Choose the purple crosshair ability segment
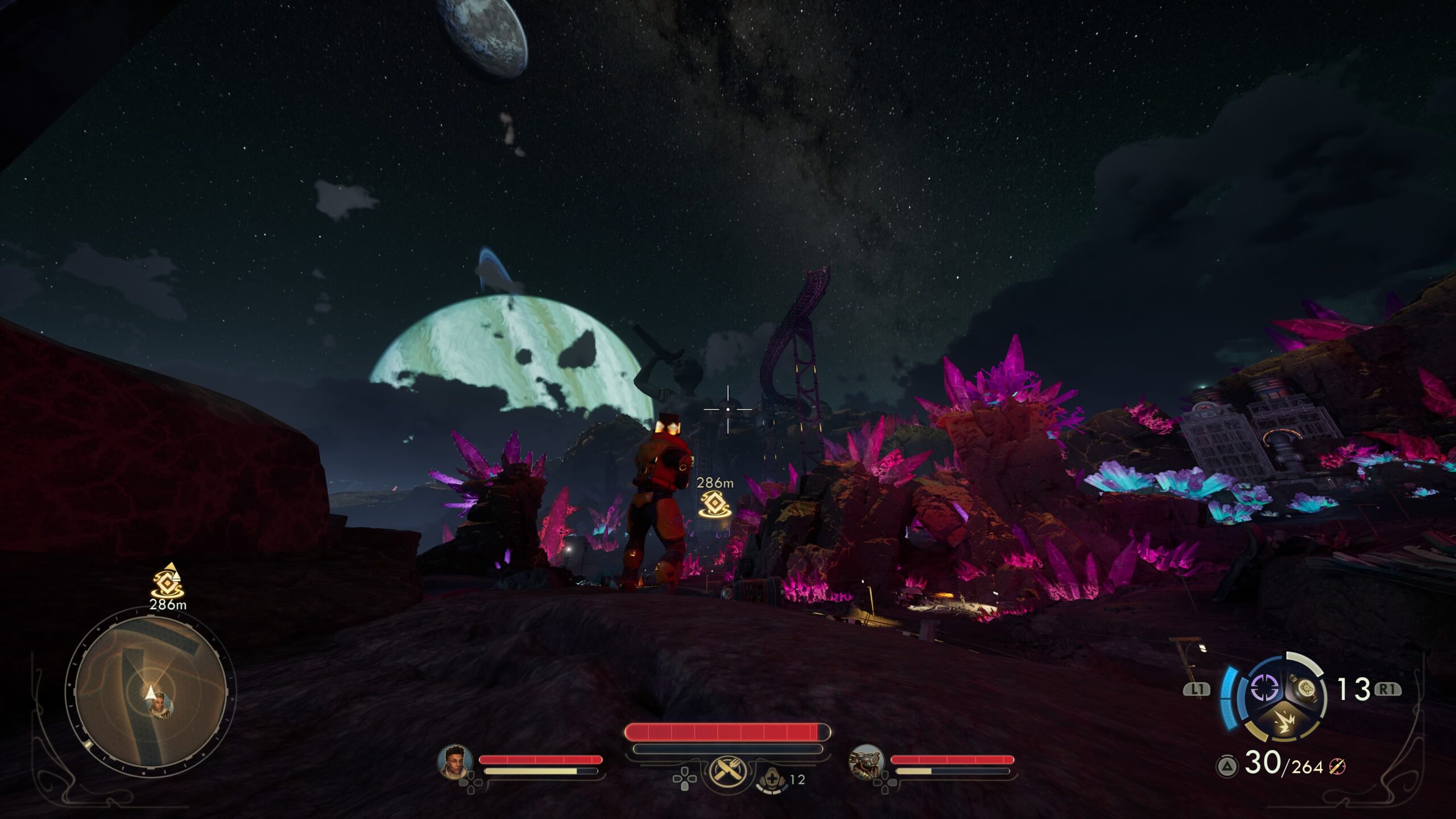The image size is (1456, 819). (1264, 688)
